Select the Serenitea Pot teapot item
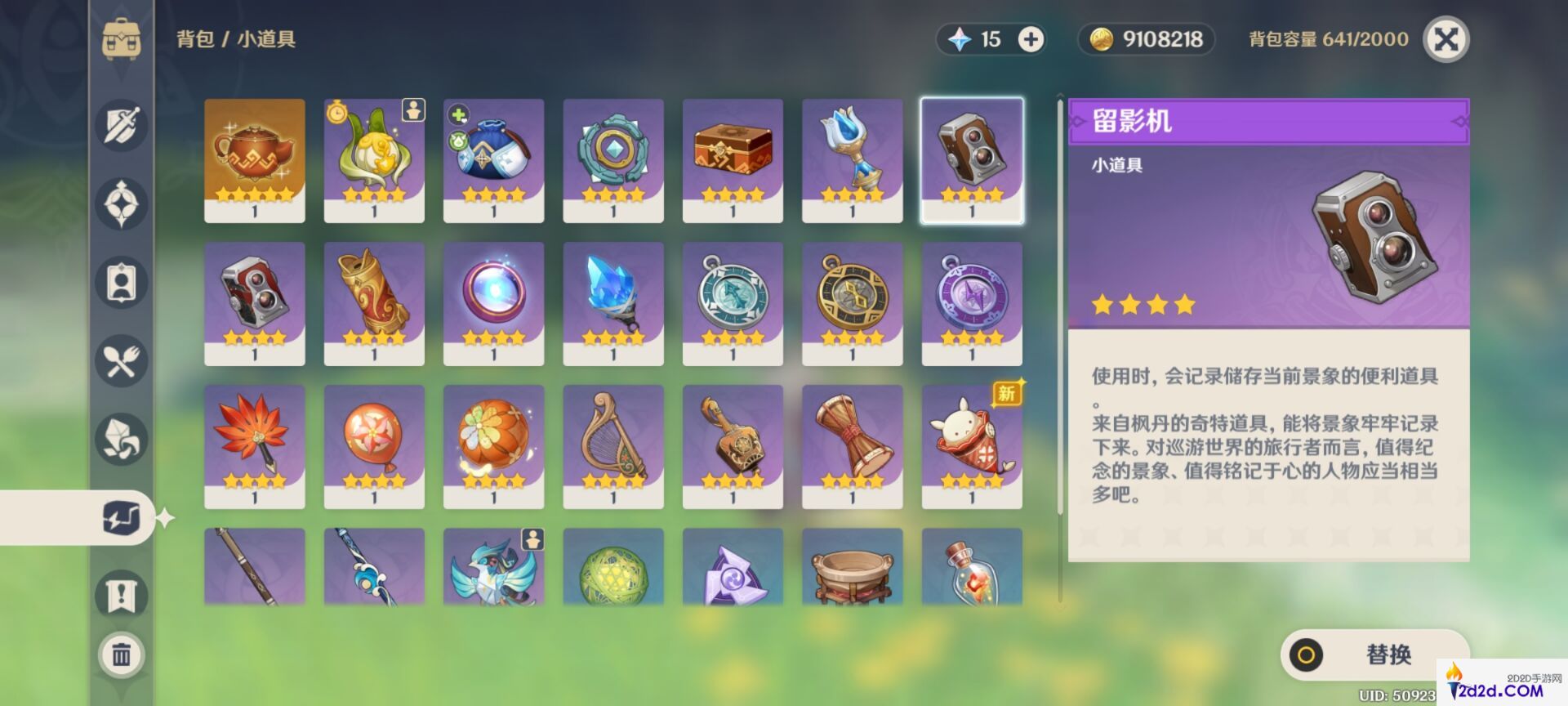Image resolution: width=1568 pixels, height=706 pixels. click(255, 160)
